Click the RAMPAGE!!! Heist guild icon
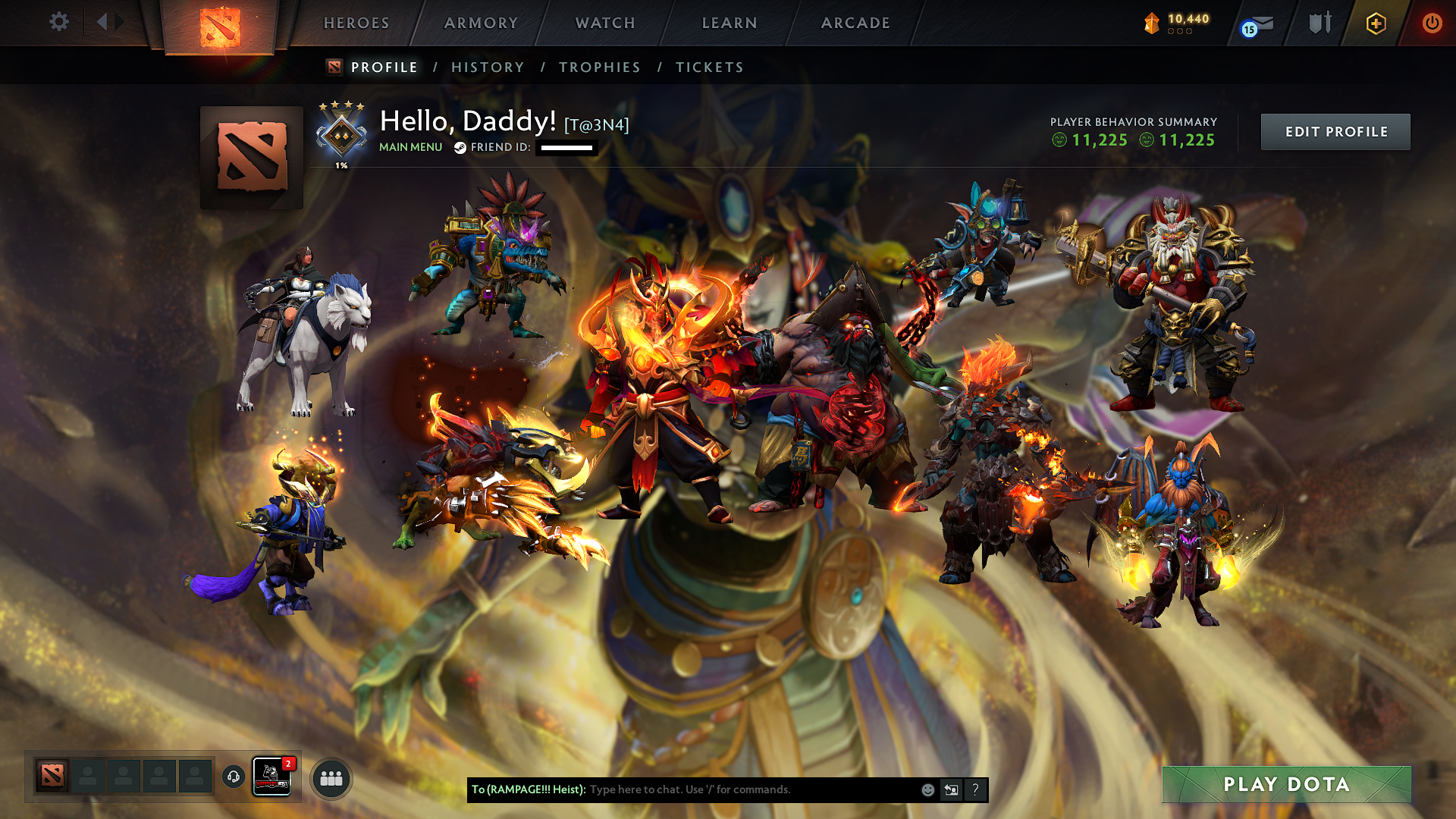1456x819 pixels. (x=271, y=777)
